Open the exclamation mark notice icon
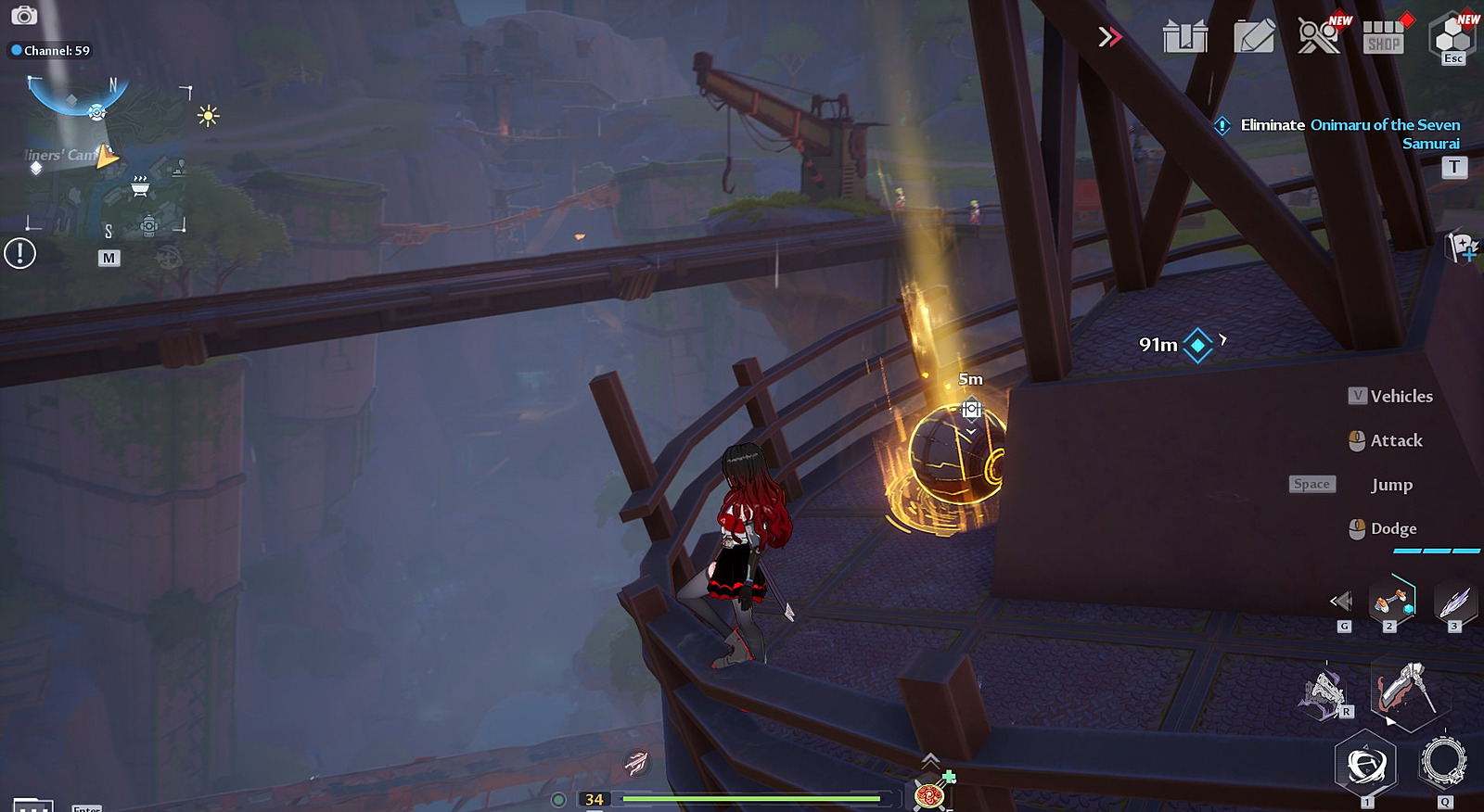The width and height of the screenshot is (1484, 812). [19, 253]
